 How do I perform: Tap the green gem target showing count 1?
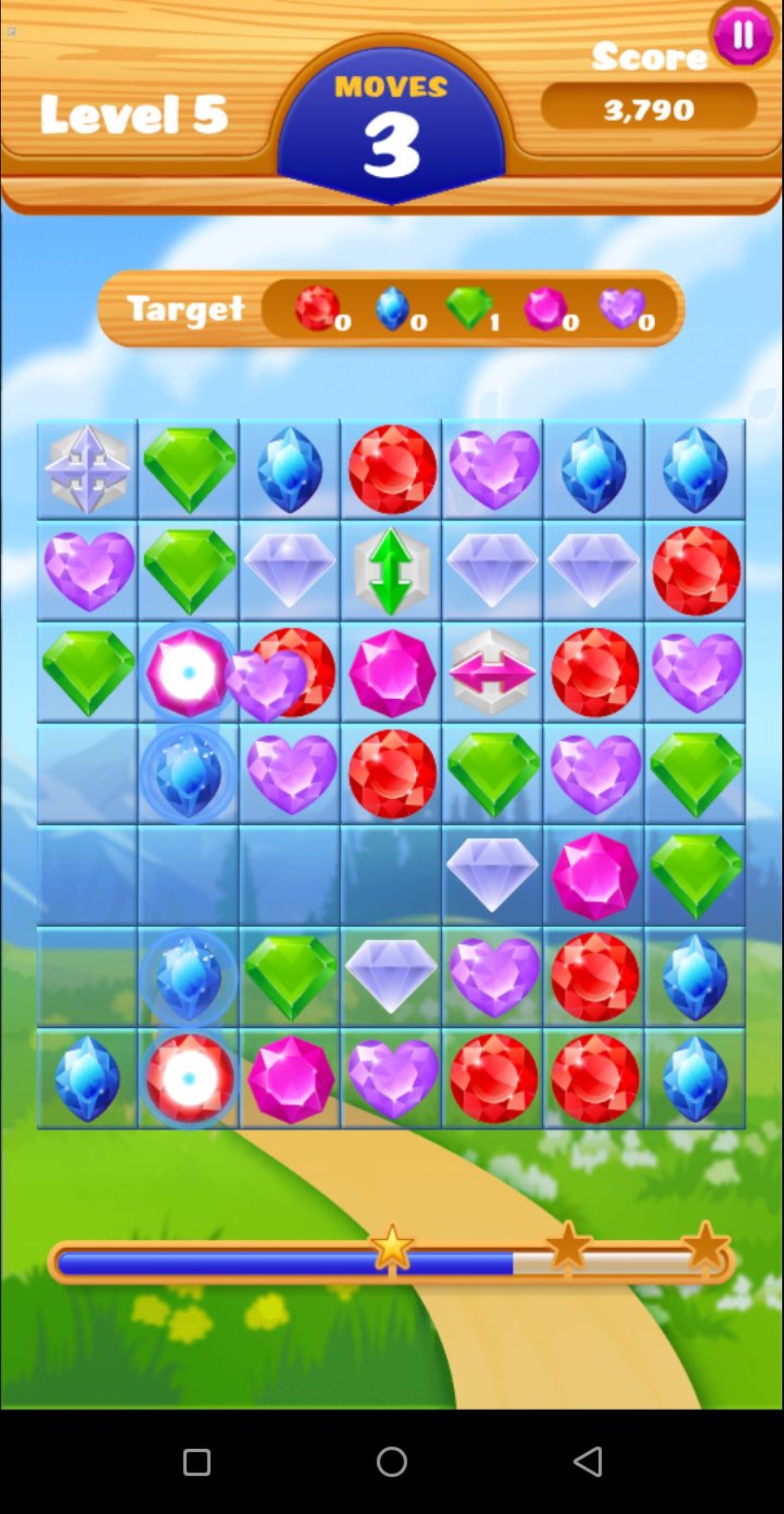tap(469, 308)
